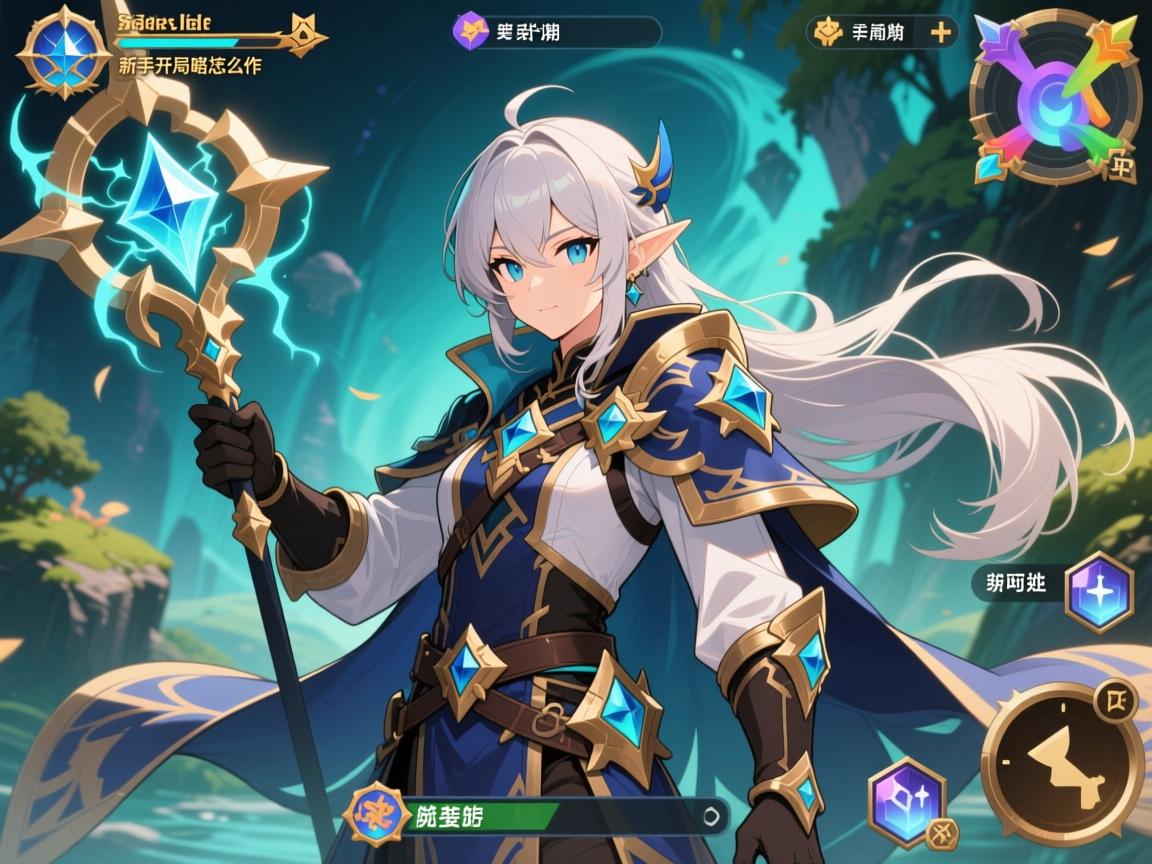The height and width of the screenshot is (864, 1152).
Task: Click the small ring button ending the bottom bar
Action: tap(712, 815)
